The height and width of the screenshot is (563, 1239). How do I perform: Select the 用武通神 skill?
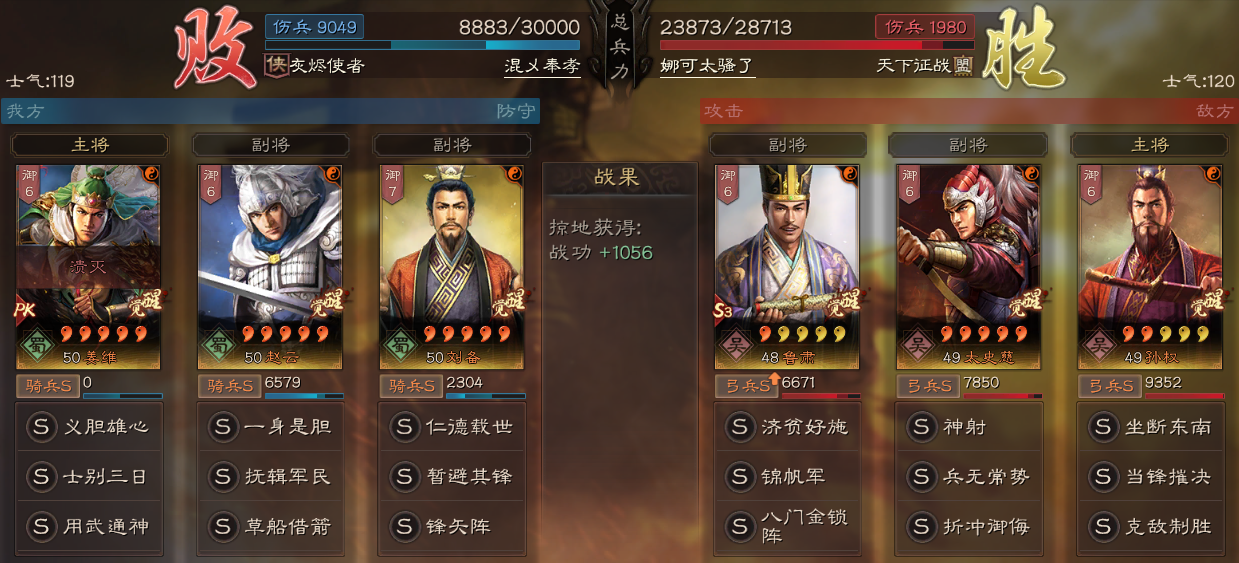point(90,527)
